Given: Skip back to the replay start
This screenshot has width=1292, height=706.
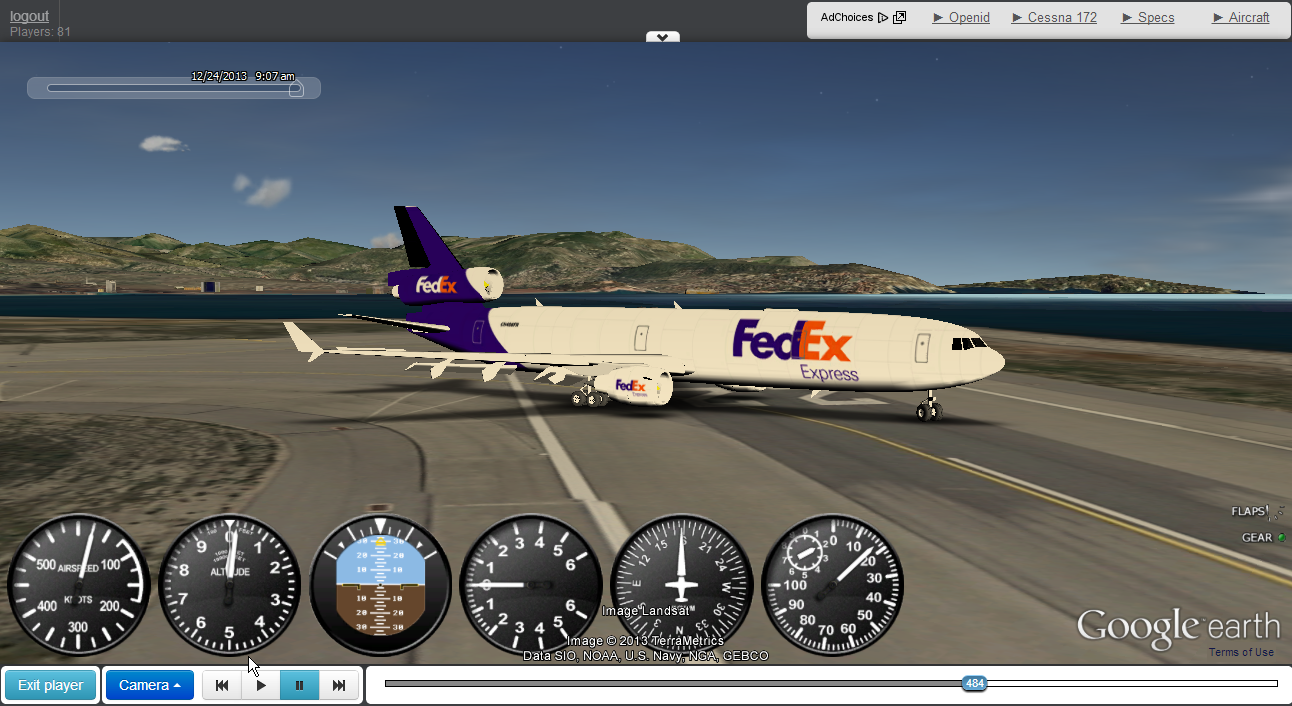Looking at the screenshot, I should coord(222,685).
